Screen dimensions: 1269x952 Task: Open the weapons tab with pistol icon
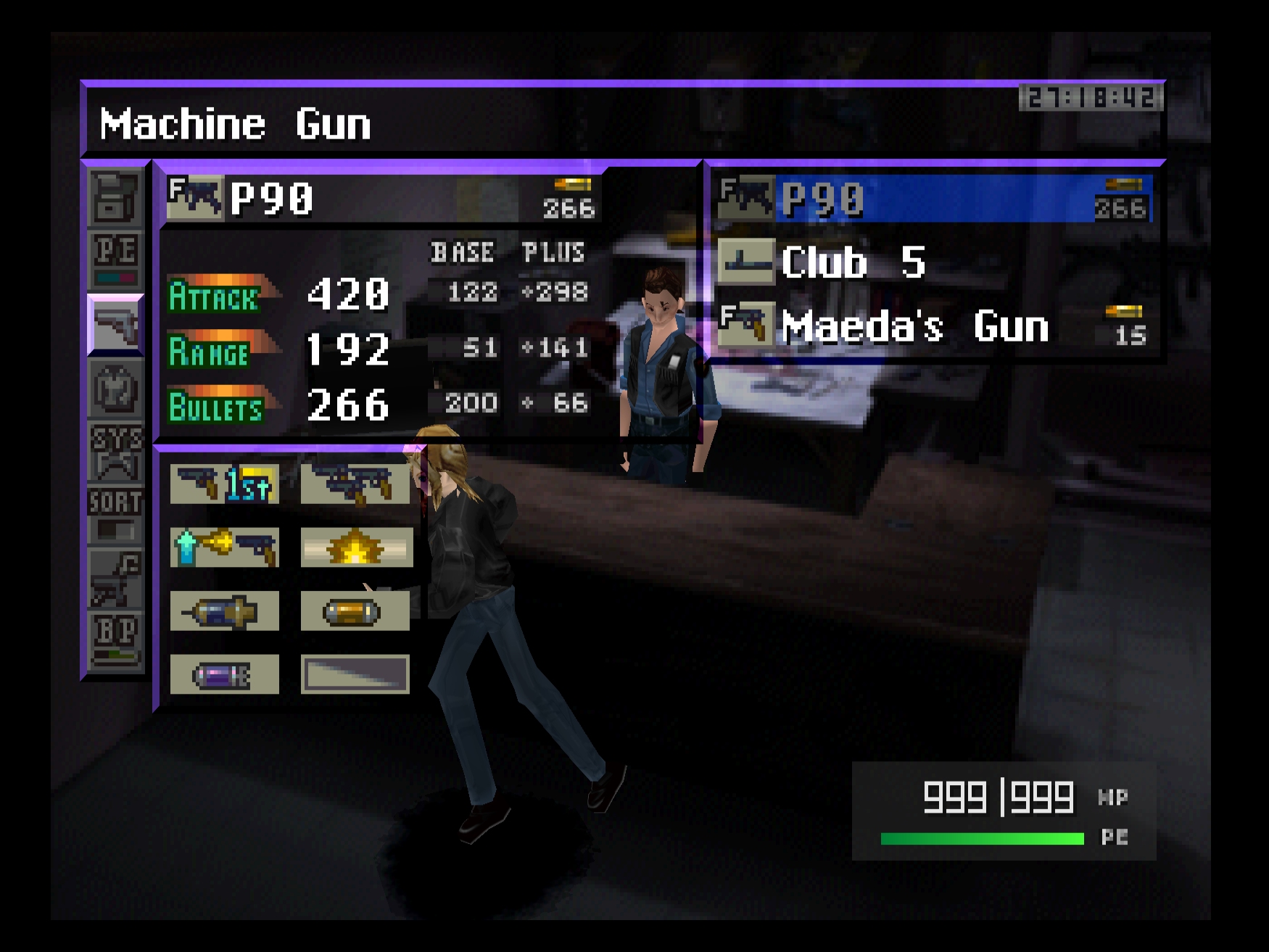(115, 325)
